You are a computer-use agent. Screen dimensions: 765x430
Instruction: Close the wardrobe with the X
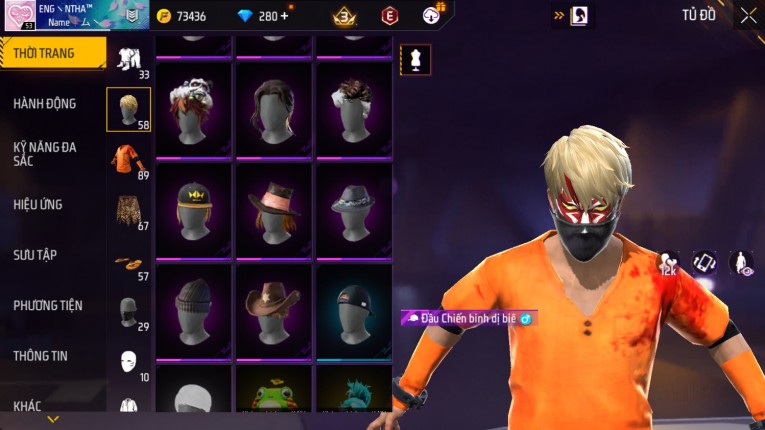[x=748, y=15]
